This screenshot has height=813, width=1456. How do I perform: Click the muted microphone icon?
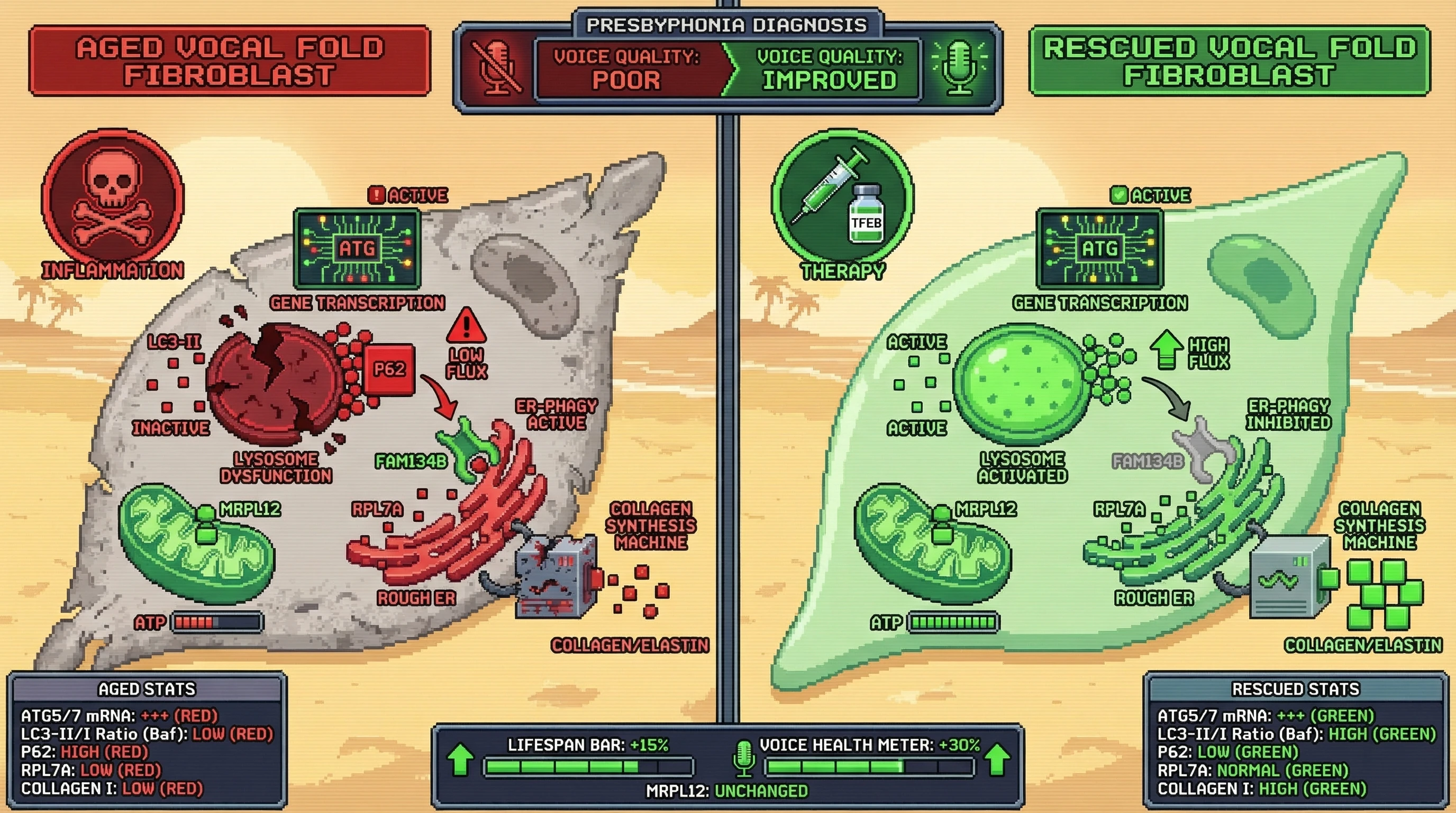coord(496,69)
